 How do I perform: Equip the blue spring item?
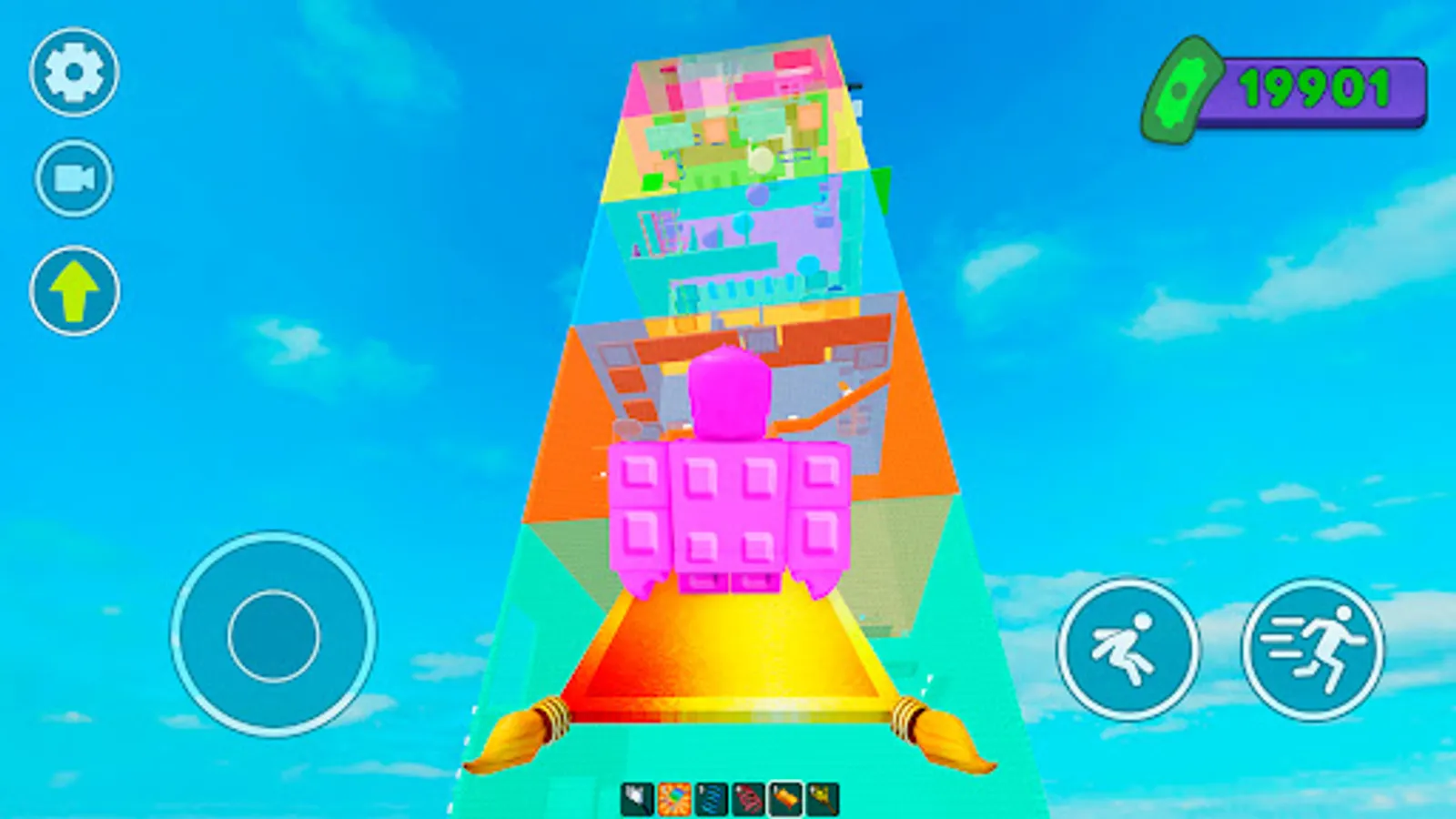point(712,797)
